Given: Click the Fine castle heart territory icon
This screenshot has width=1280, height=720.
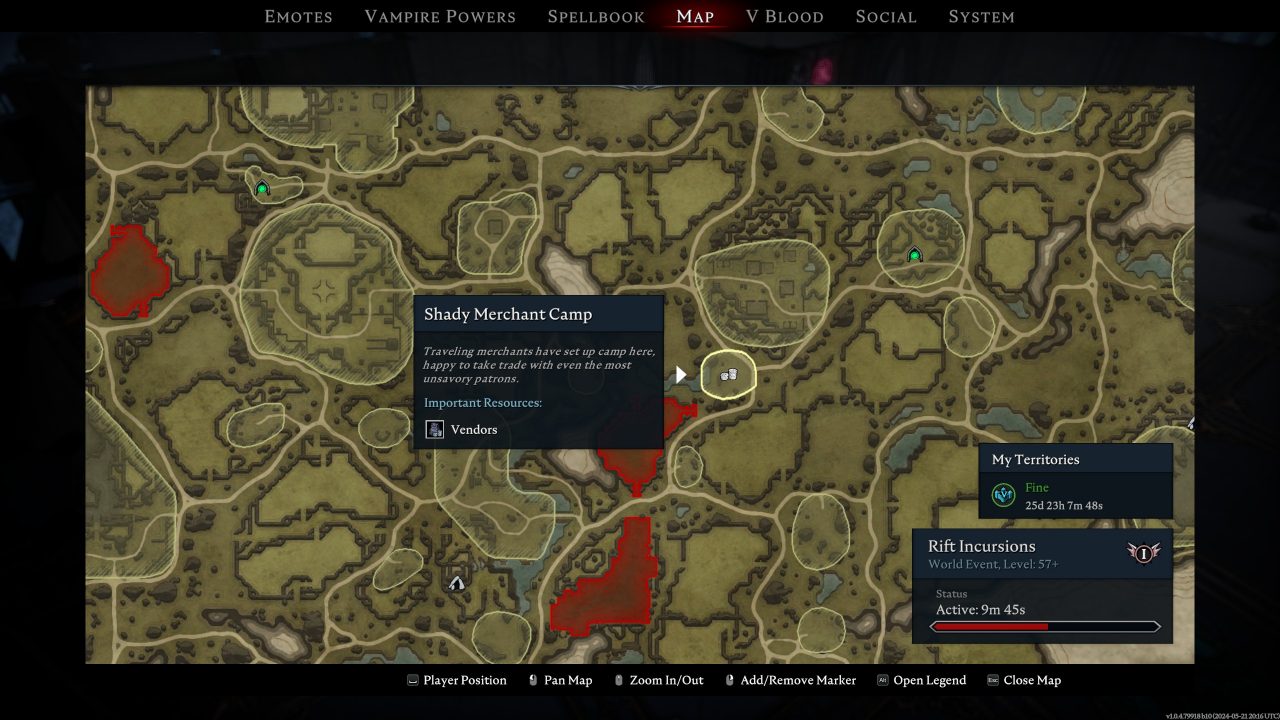Looking at the screenshot, I should [x=1003, y=494].
